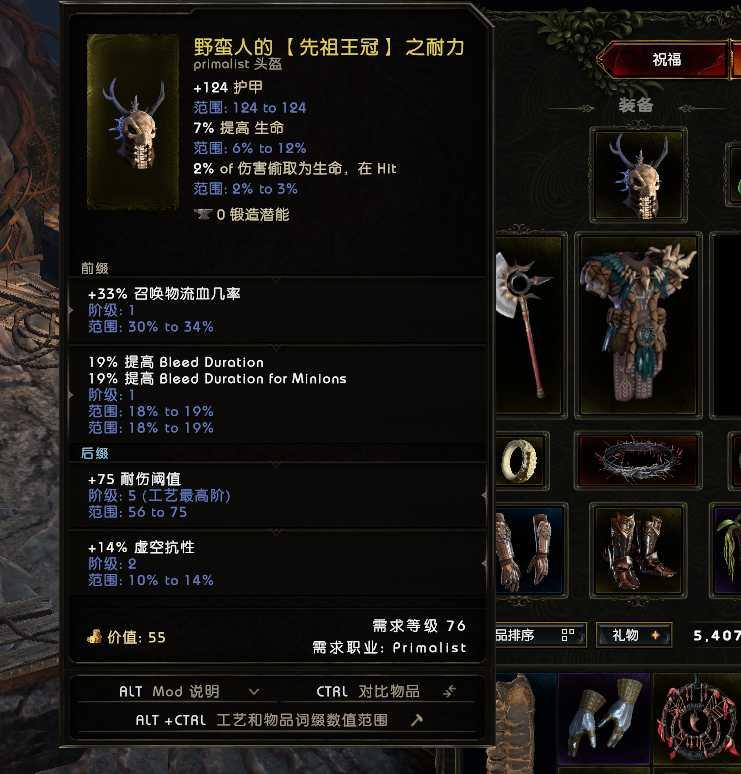Open the 礼物 button

coord(634,635)
